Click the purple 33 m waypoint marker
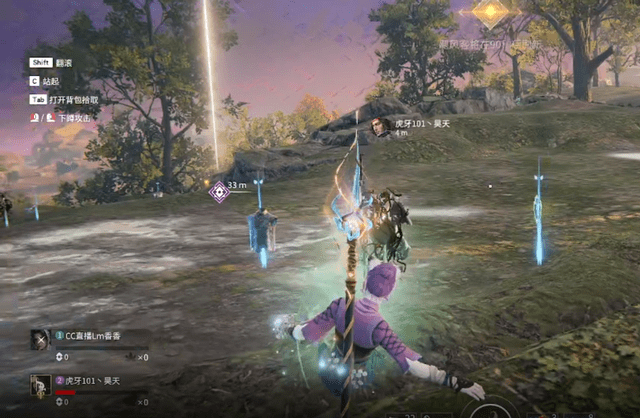Screen dimensions: 640x418 coord(219,191)
